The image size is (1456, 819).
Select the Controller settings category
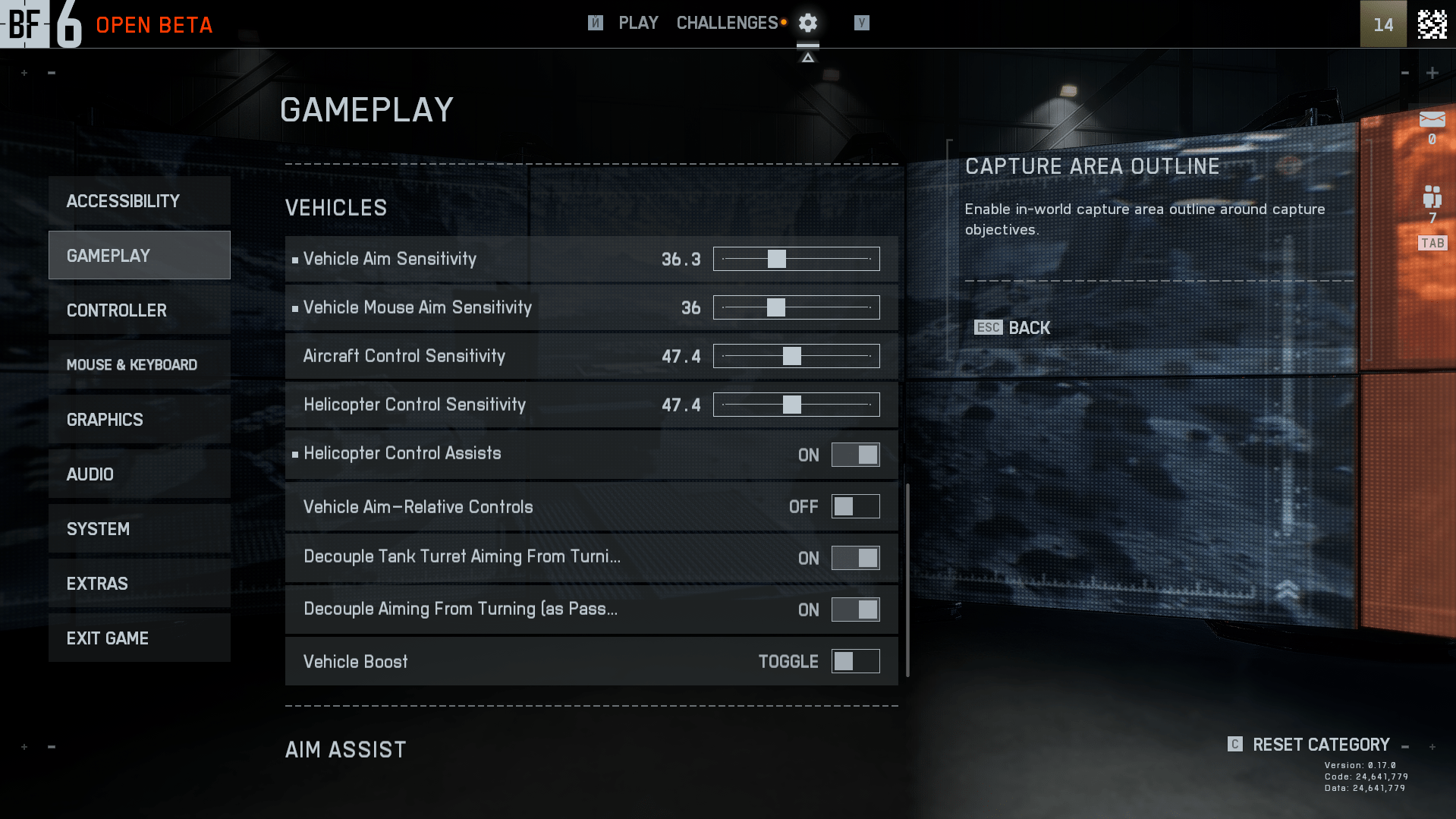[x=139, y=310]
